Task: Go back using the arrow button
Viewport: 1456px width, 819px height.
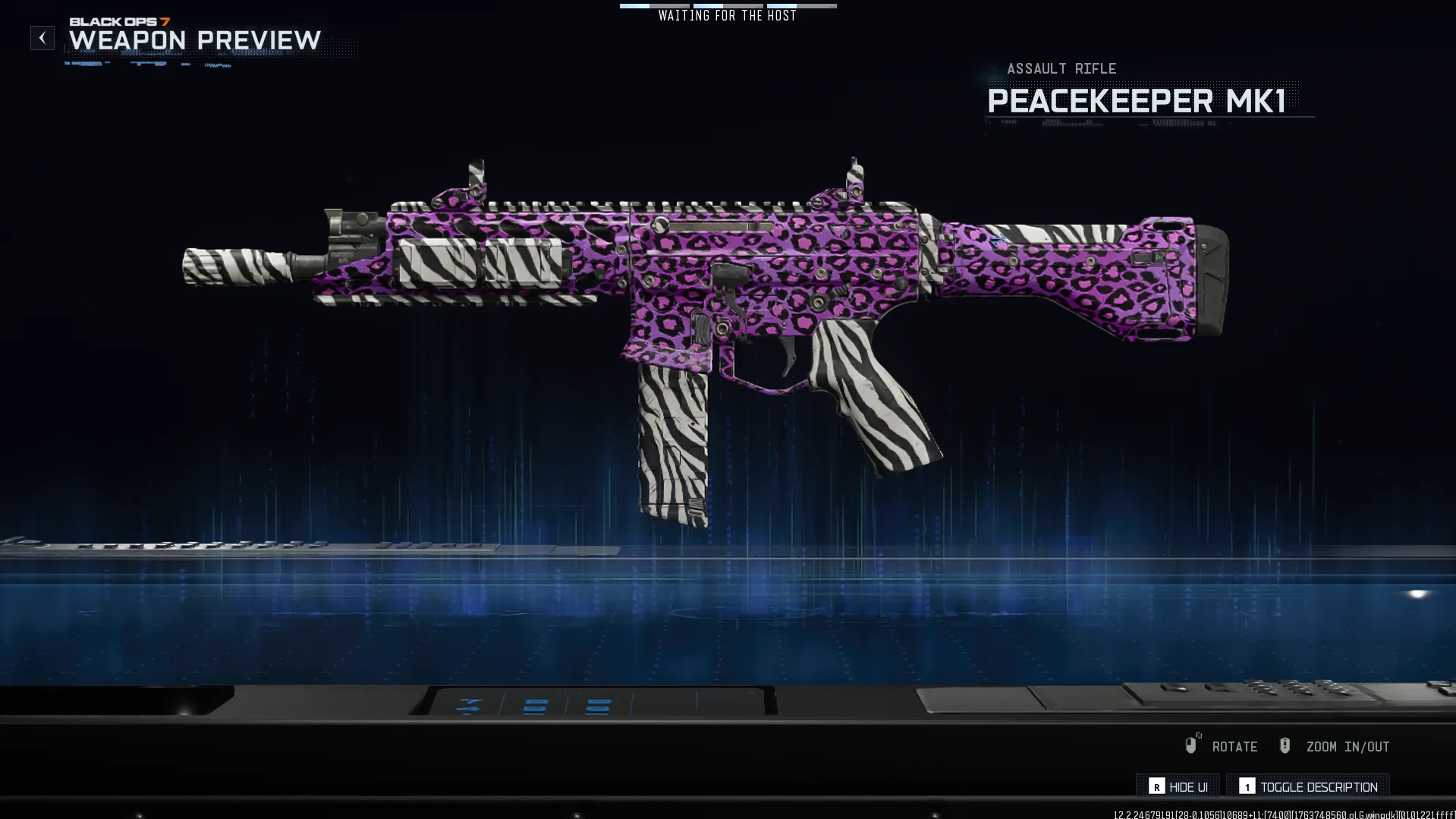Action: click(42, 38)
